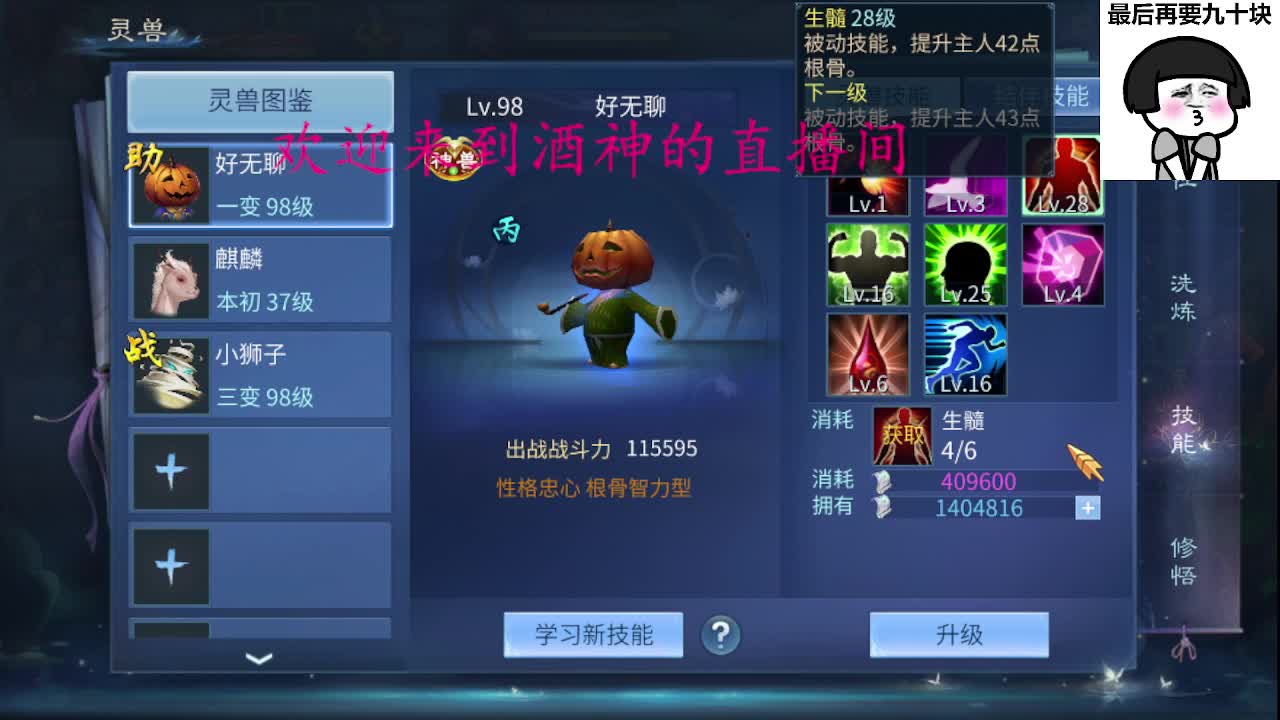The width and height of the screenshot is (1280, 720).
Task: Select the Lv.25 dark head skill icon
Action: 964,262
